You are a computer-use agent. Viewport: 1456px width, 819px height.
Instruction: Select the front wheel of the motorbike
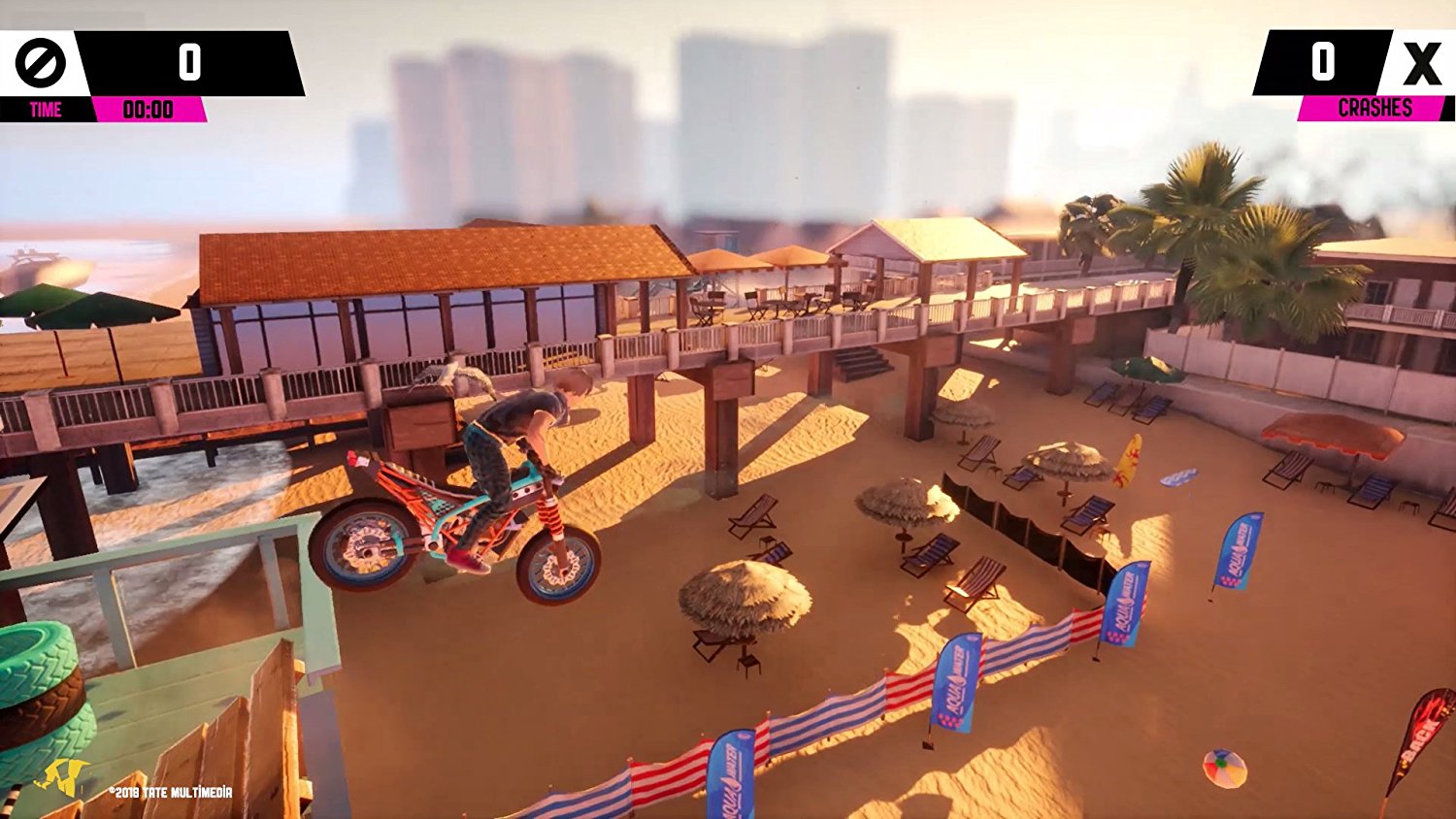(x=558, y=563)
